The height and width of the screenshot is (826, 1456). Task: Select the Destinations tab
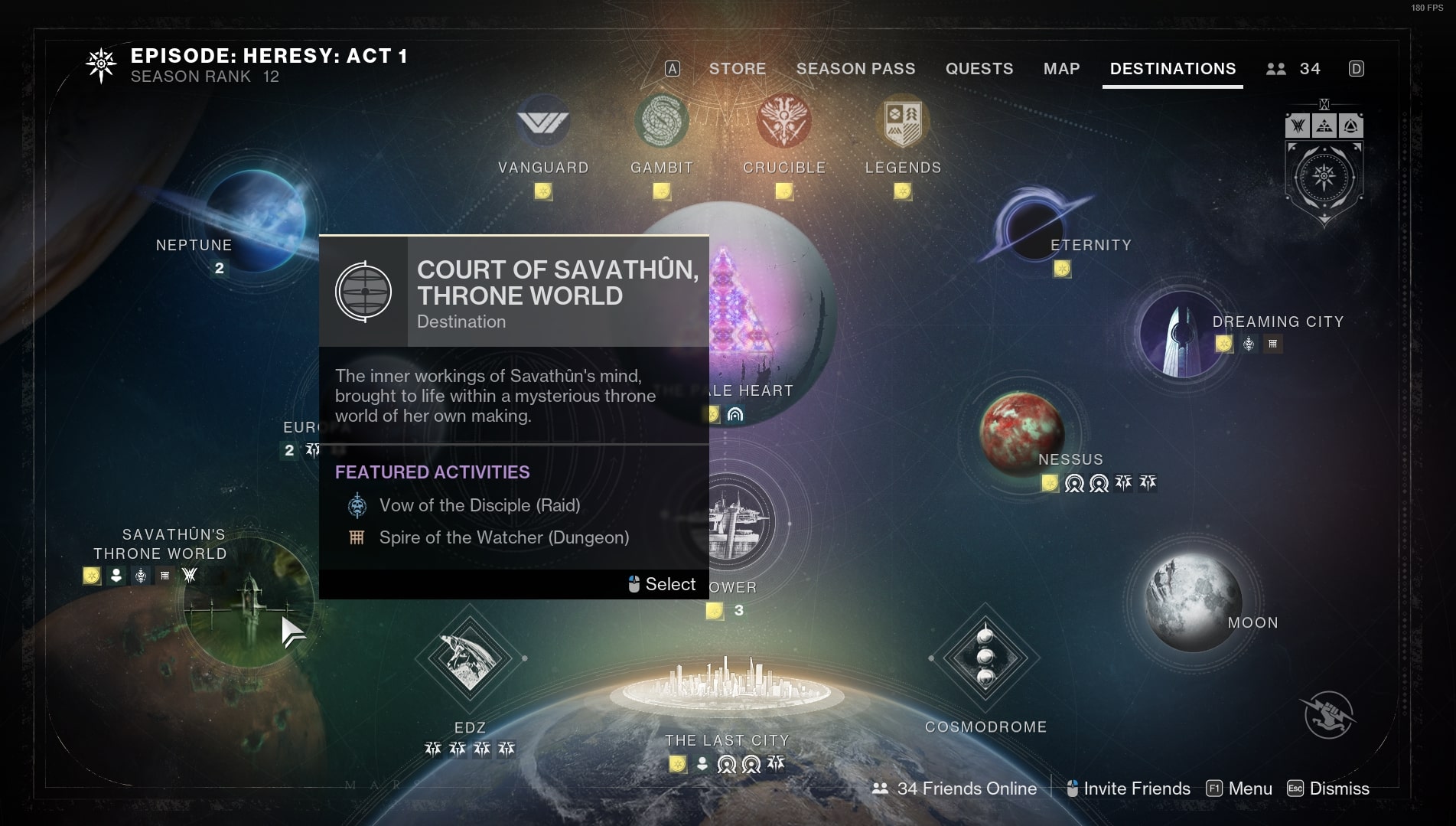pos(1172,69)
